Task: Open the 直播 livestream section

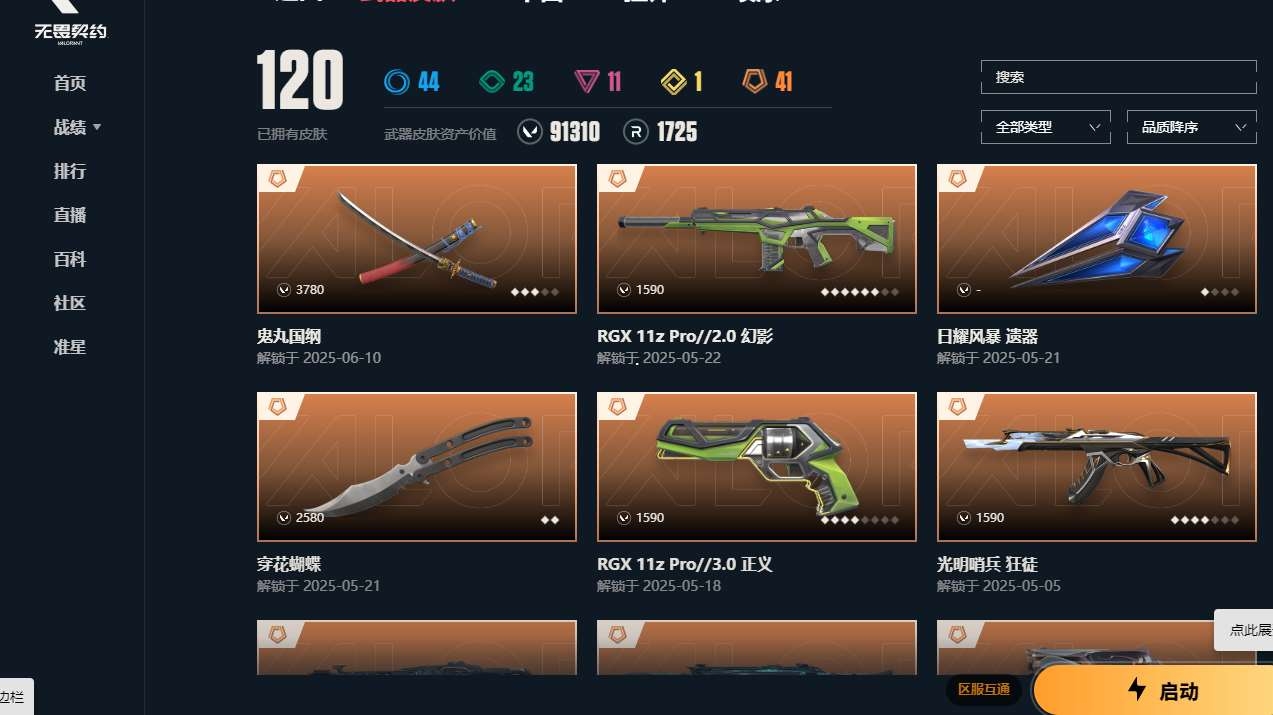Action: pos(70,215)
